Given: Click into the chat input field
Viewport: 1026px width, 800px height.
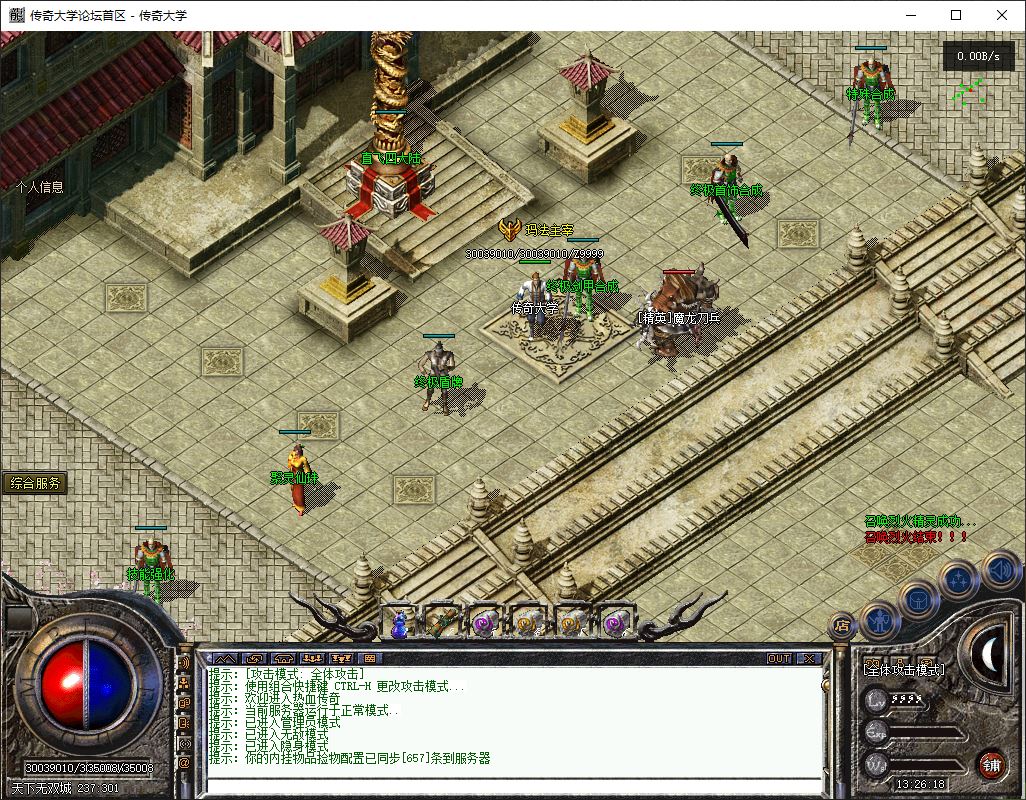Looking at the screenshot, I should (510, 784).
